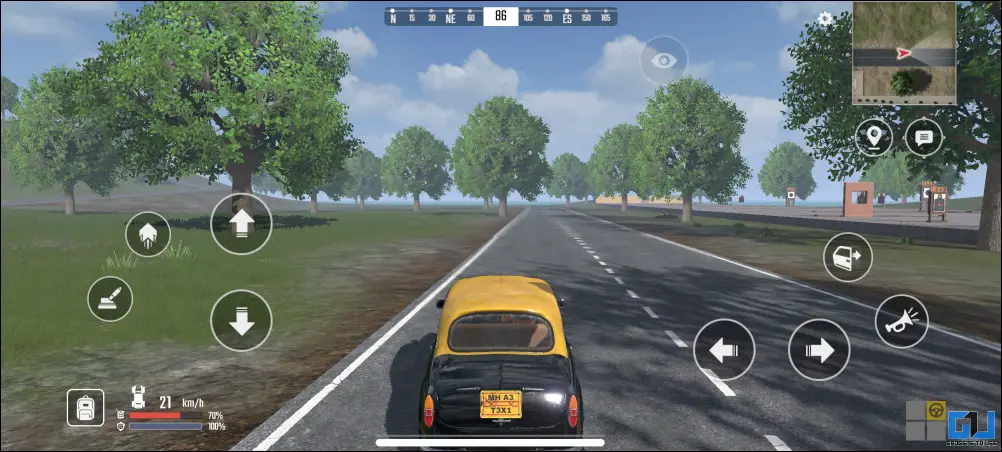The height and width of the screenshot is (452, 1002).
Task: Open the chat message button
Action: point(924,137)
